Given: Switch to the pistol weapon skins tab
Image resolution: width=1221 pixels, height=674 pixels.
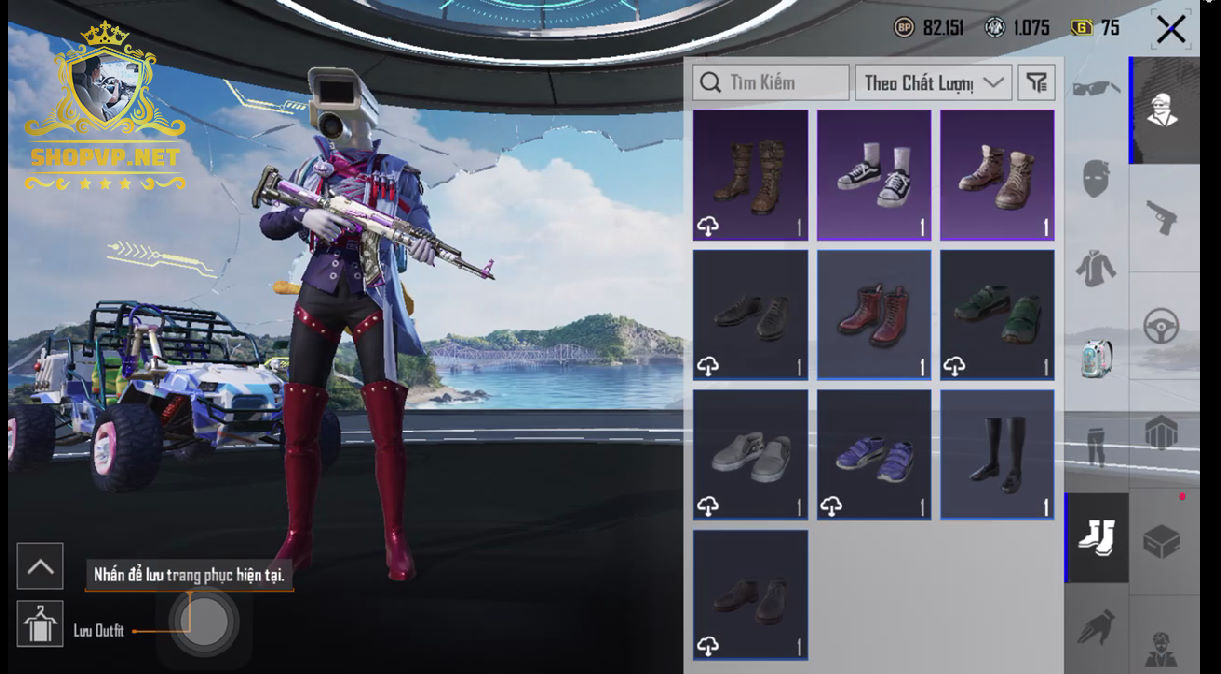Looking at the screenshot, I should [x=1162, y=216].
